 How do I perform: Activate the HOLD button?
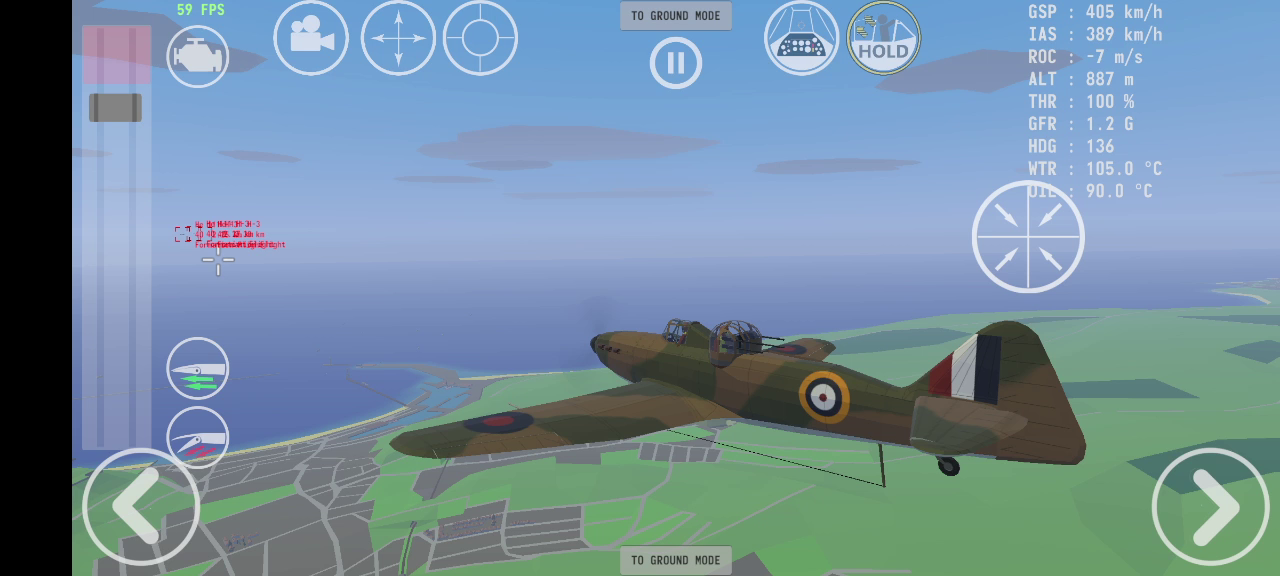(x=884, y=38)
